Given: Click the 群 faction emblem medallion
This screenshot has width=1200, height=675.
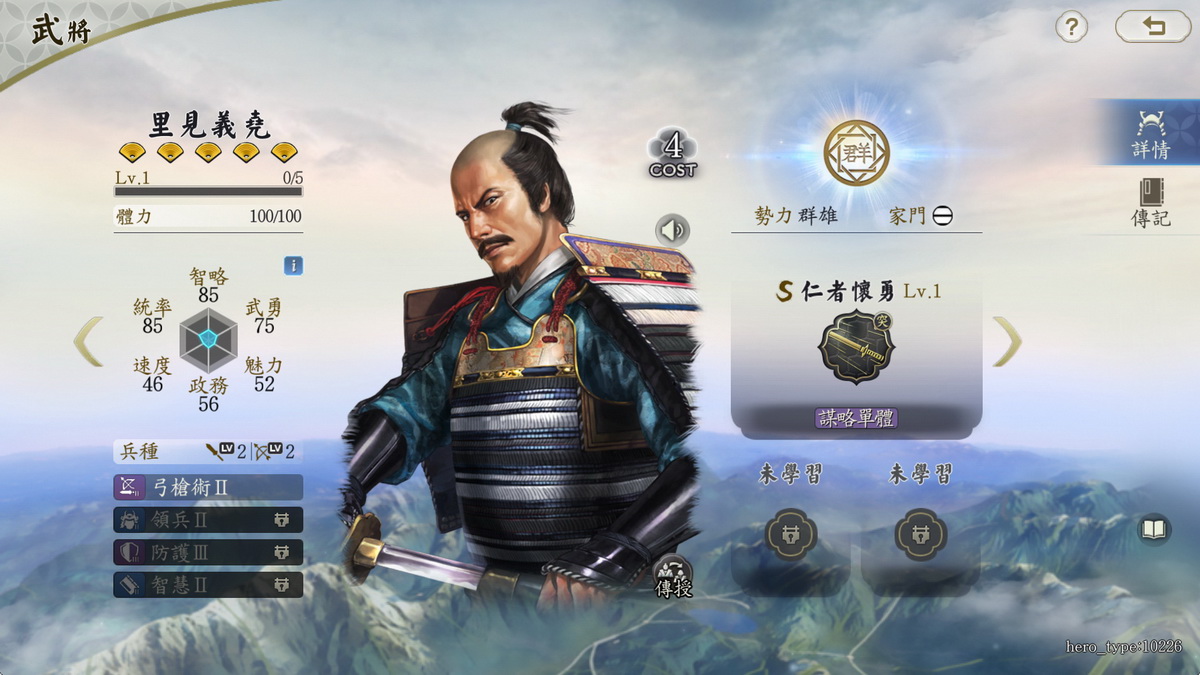Looking at the screenshot, I should (x=856, y=153).
